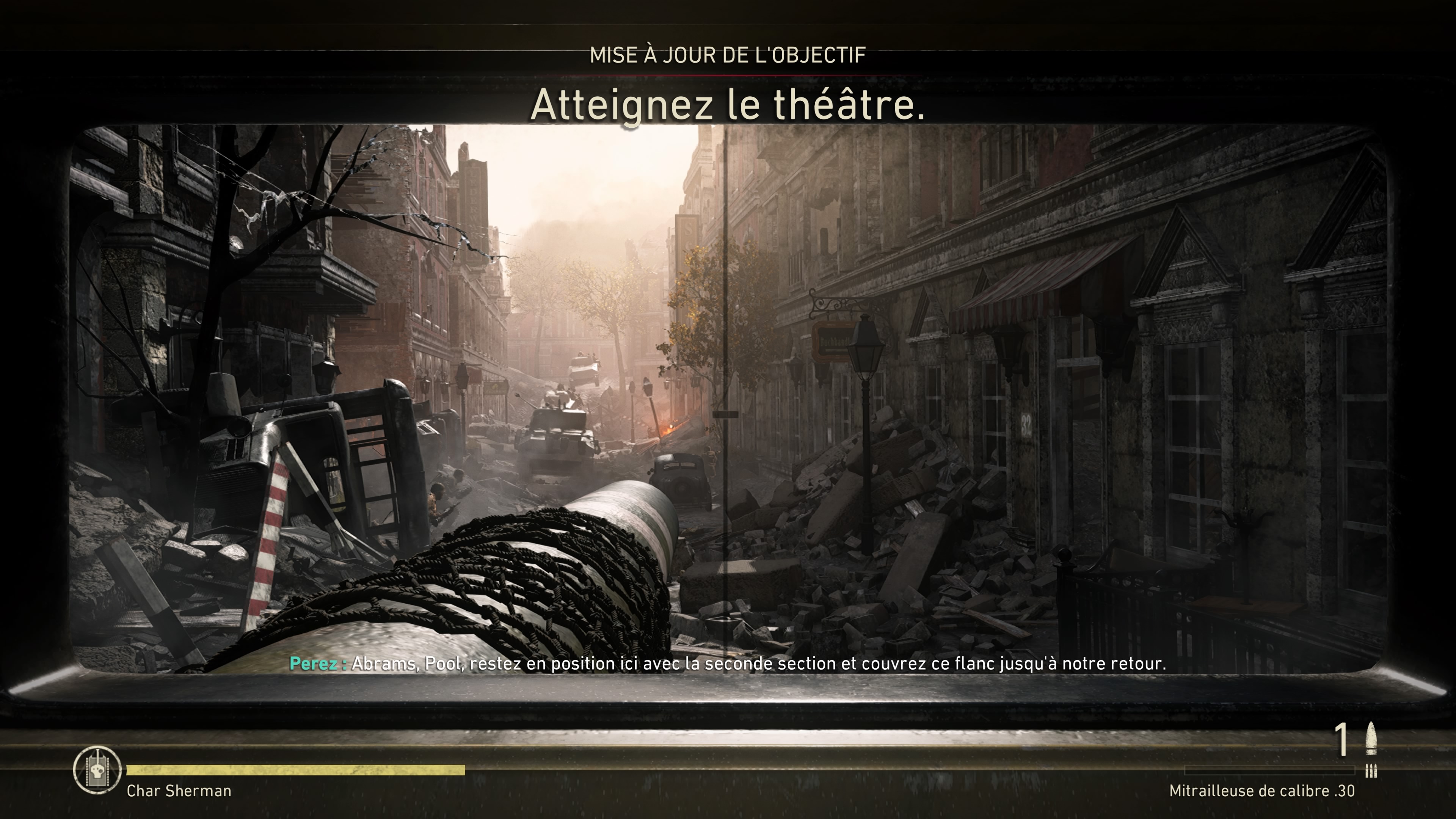
Task: Expand the MISE À JOUR DE L'OBJECTIF banner
Action: point(728,55)
